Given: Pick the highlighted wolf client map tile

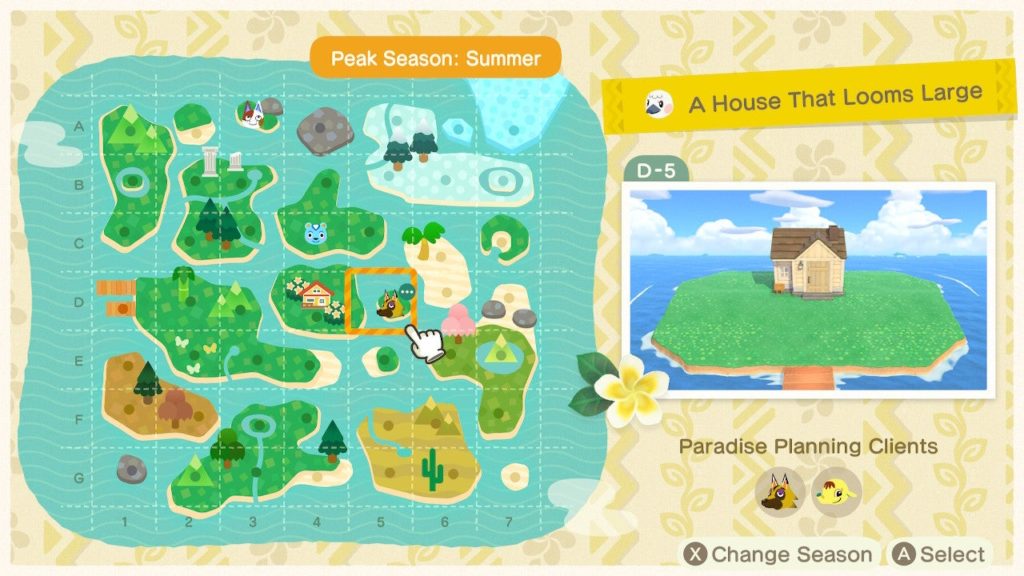Looking at the screenshot, I should pyautogui.click(x=381, y=301).
